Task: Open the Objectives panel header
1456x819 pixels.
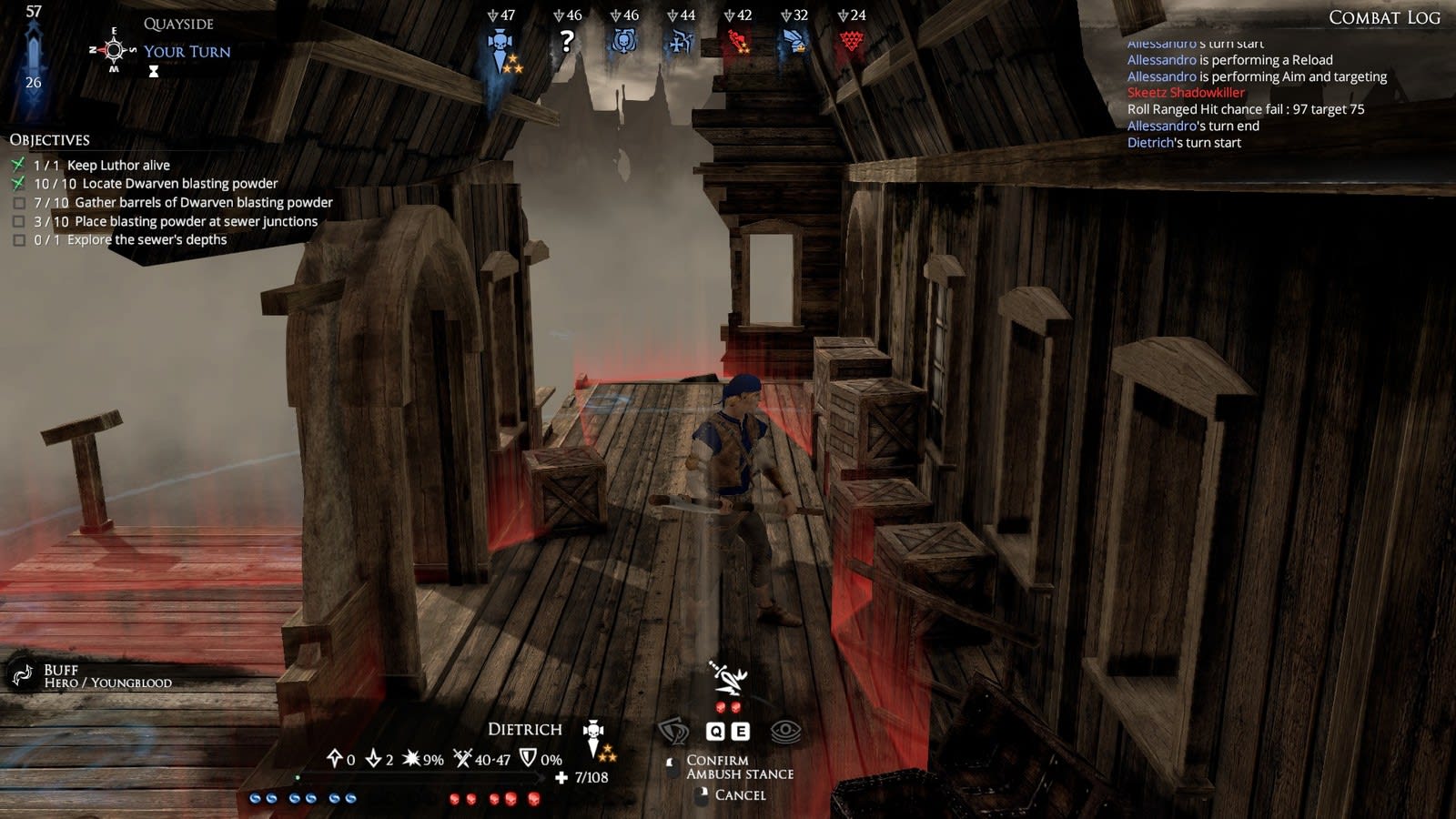Action: pyautogui.click(x=50, y=139)
